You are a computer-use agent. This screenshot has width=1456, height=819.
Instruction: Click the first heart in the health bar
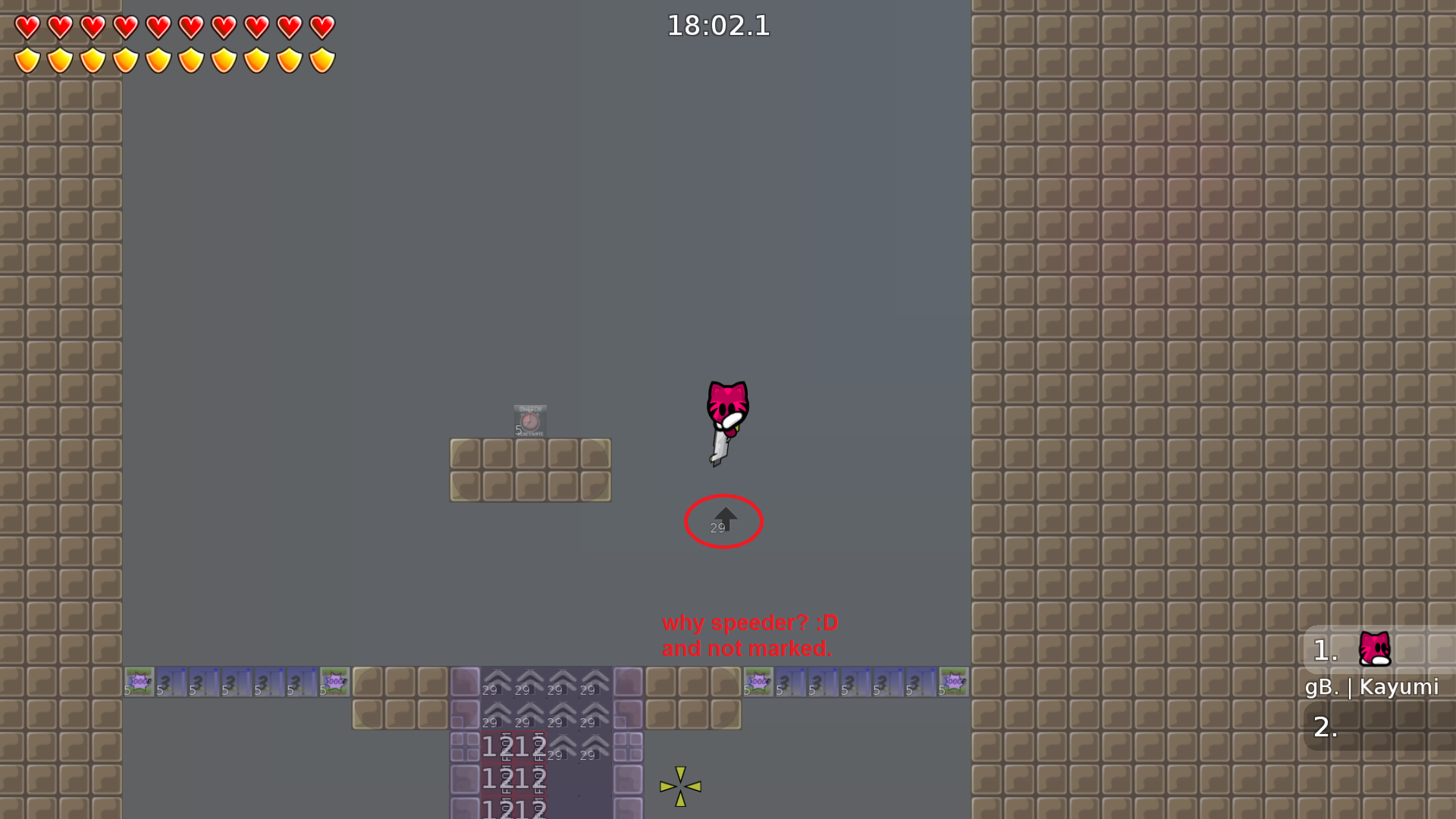pyautogui.click(x=27, y=27)
